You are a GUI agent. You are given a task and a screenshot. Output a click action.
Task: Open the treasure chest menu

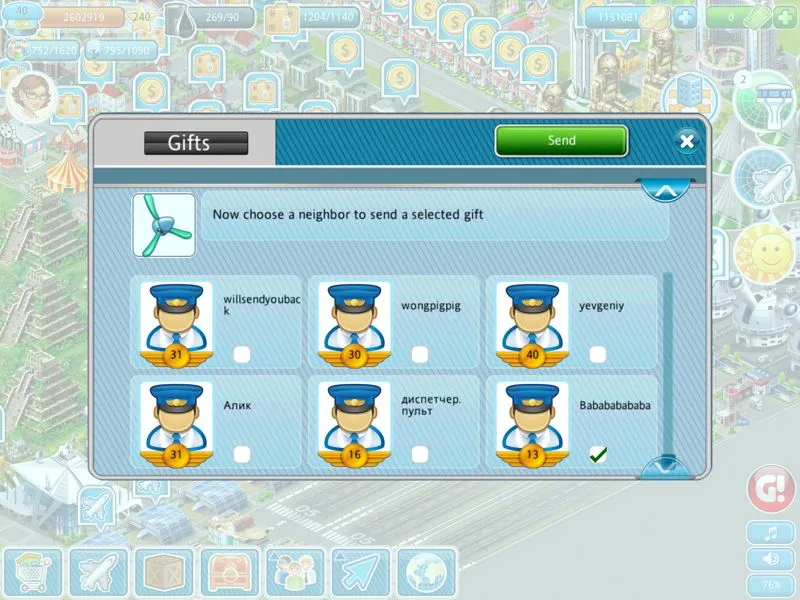(x=229, y=574)
